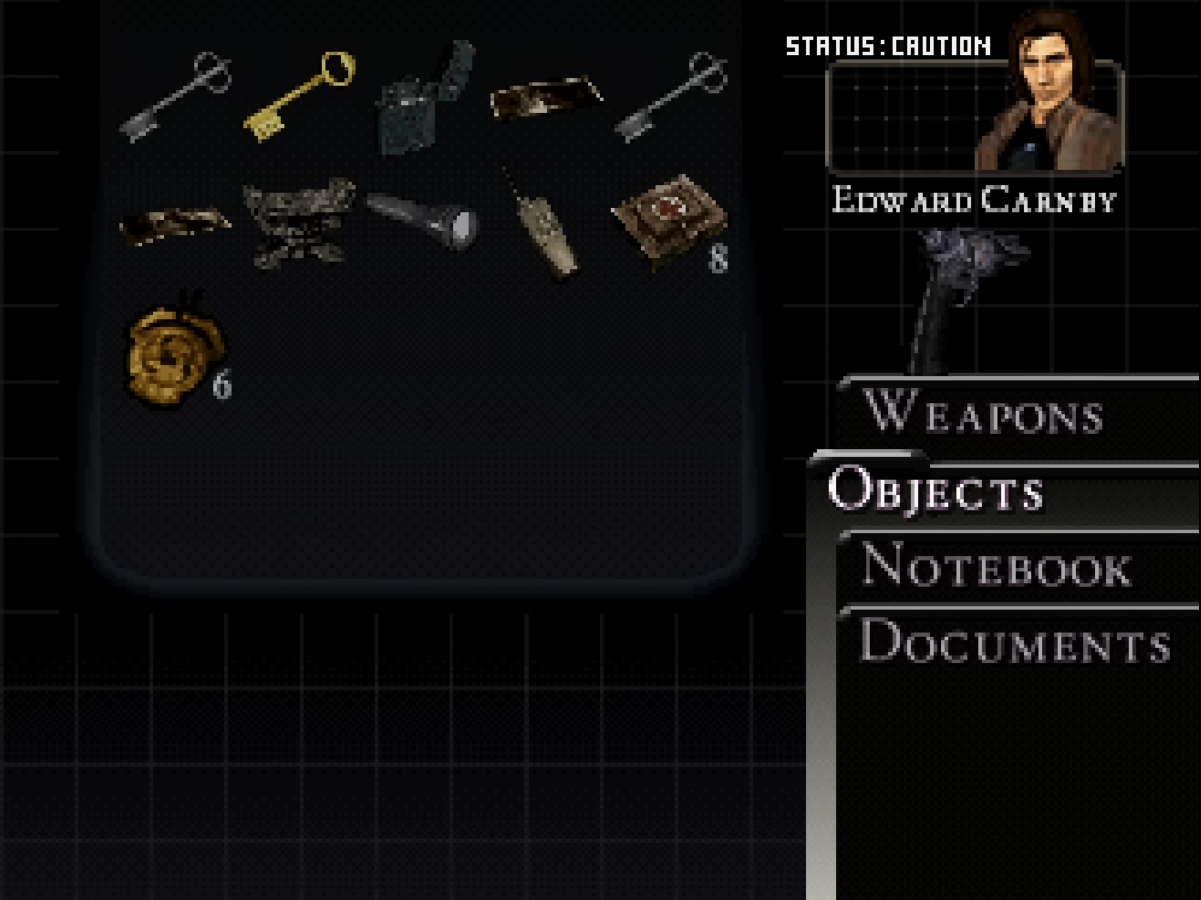Select the gold key item
This screenshot has height=900, width=1201.
coord(299,95)
